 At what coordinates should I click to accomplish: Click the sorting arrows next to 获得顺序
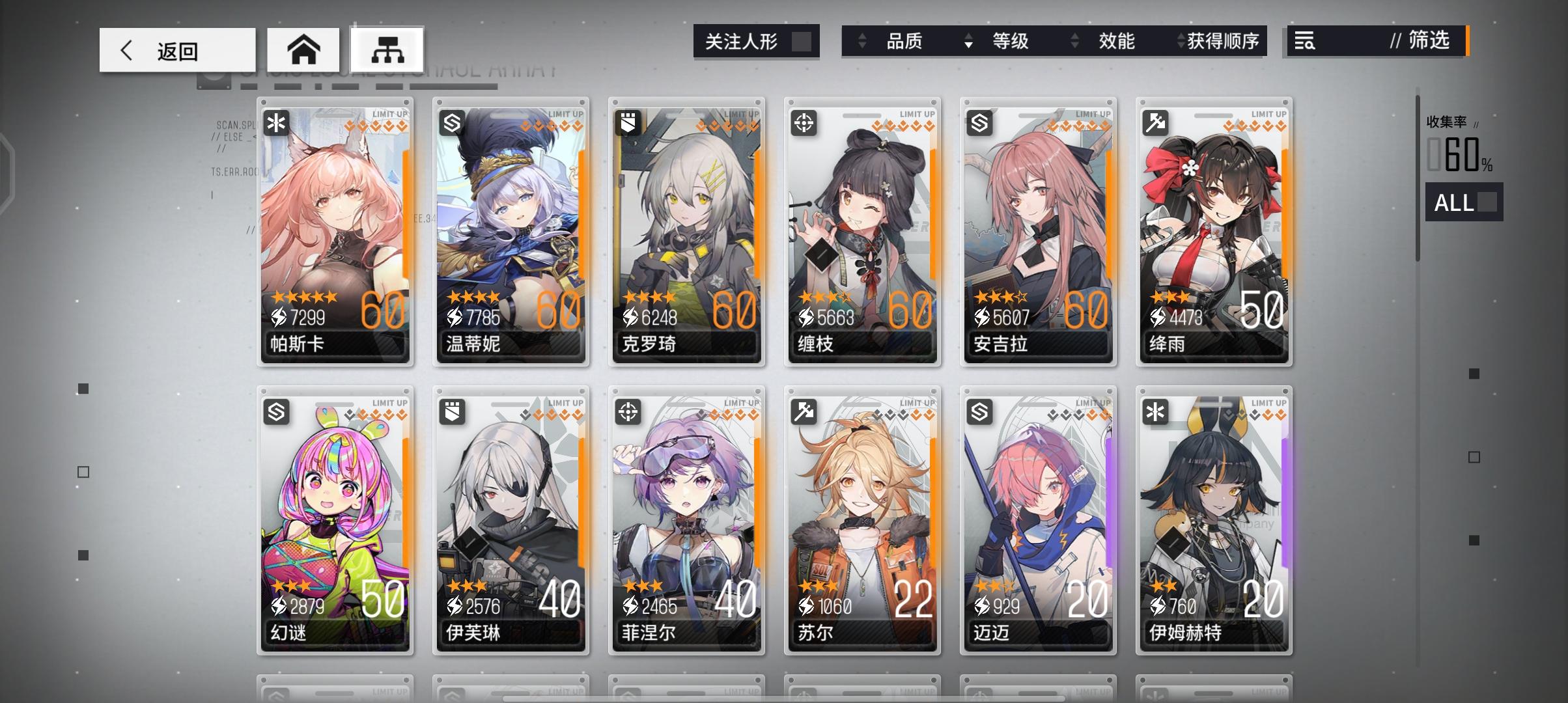point(1181,41)
